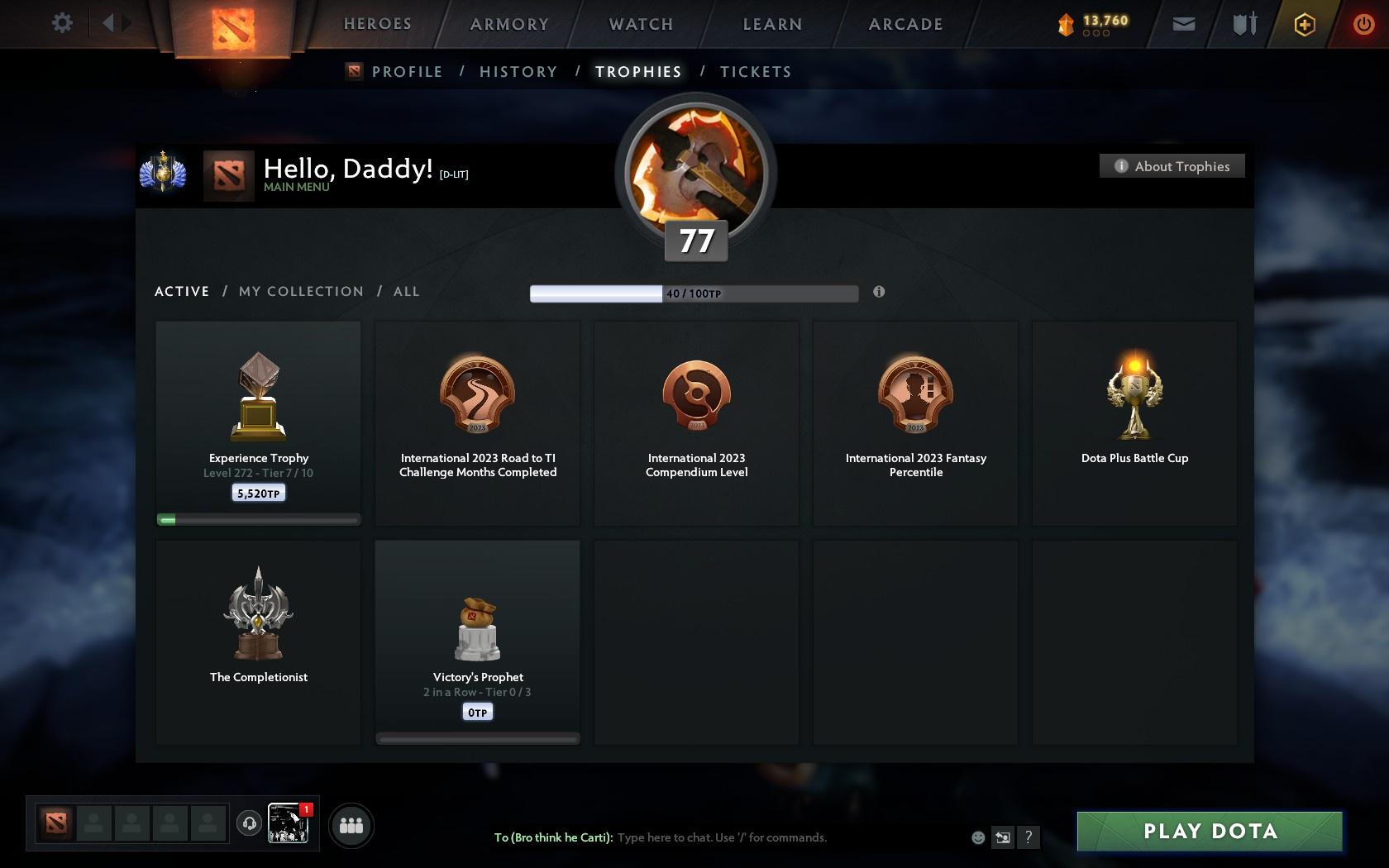Click the back navigation arrow
This screenshot has height=868, width=1389.
[x=108, y=23]
